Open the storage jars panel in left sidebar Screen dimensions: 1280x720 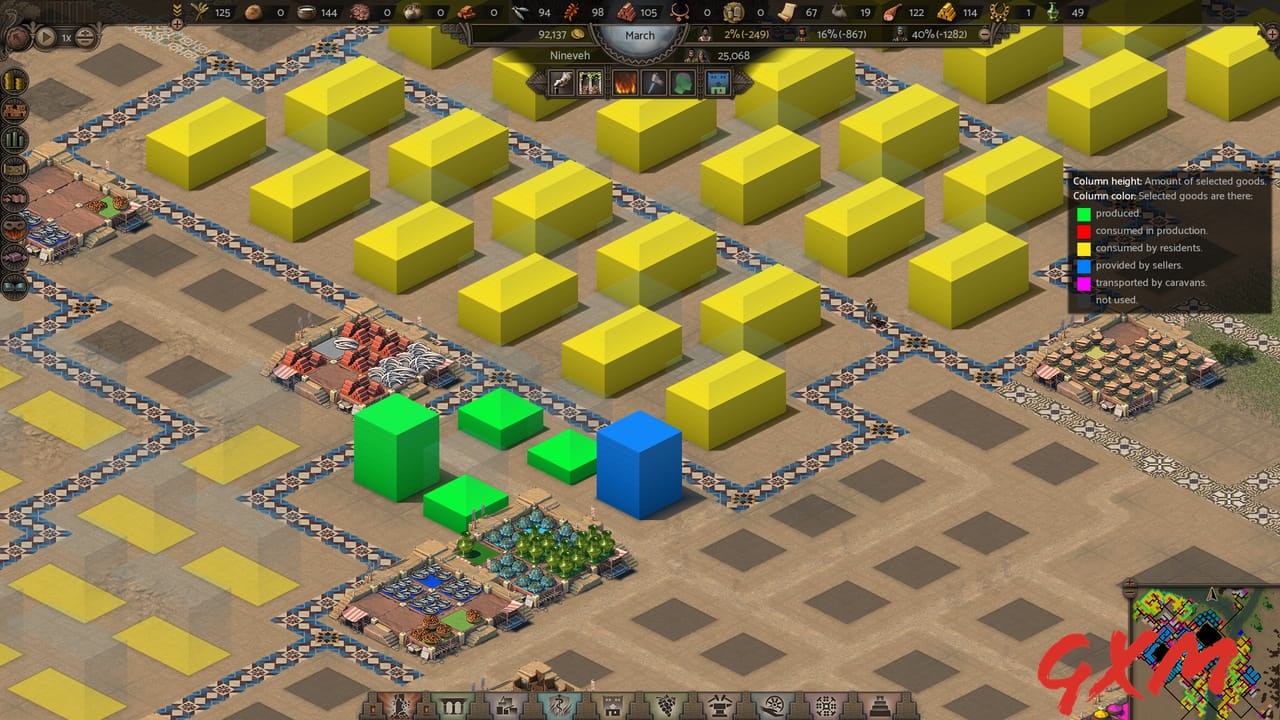tap(15, 82)
